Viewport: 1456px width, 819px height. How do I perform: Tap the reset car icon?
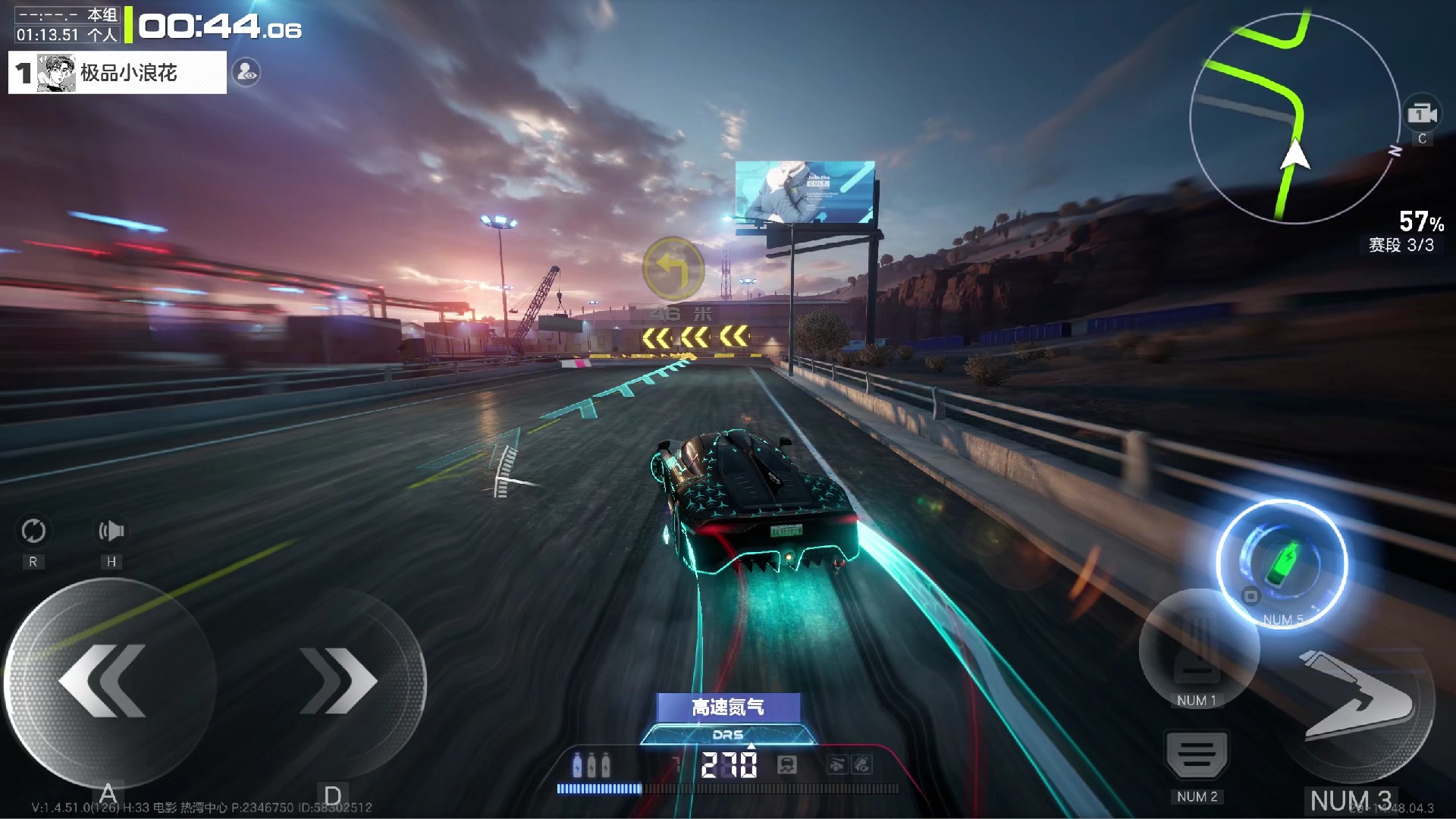[x=33, y=531]
